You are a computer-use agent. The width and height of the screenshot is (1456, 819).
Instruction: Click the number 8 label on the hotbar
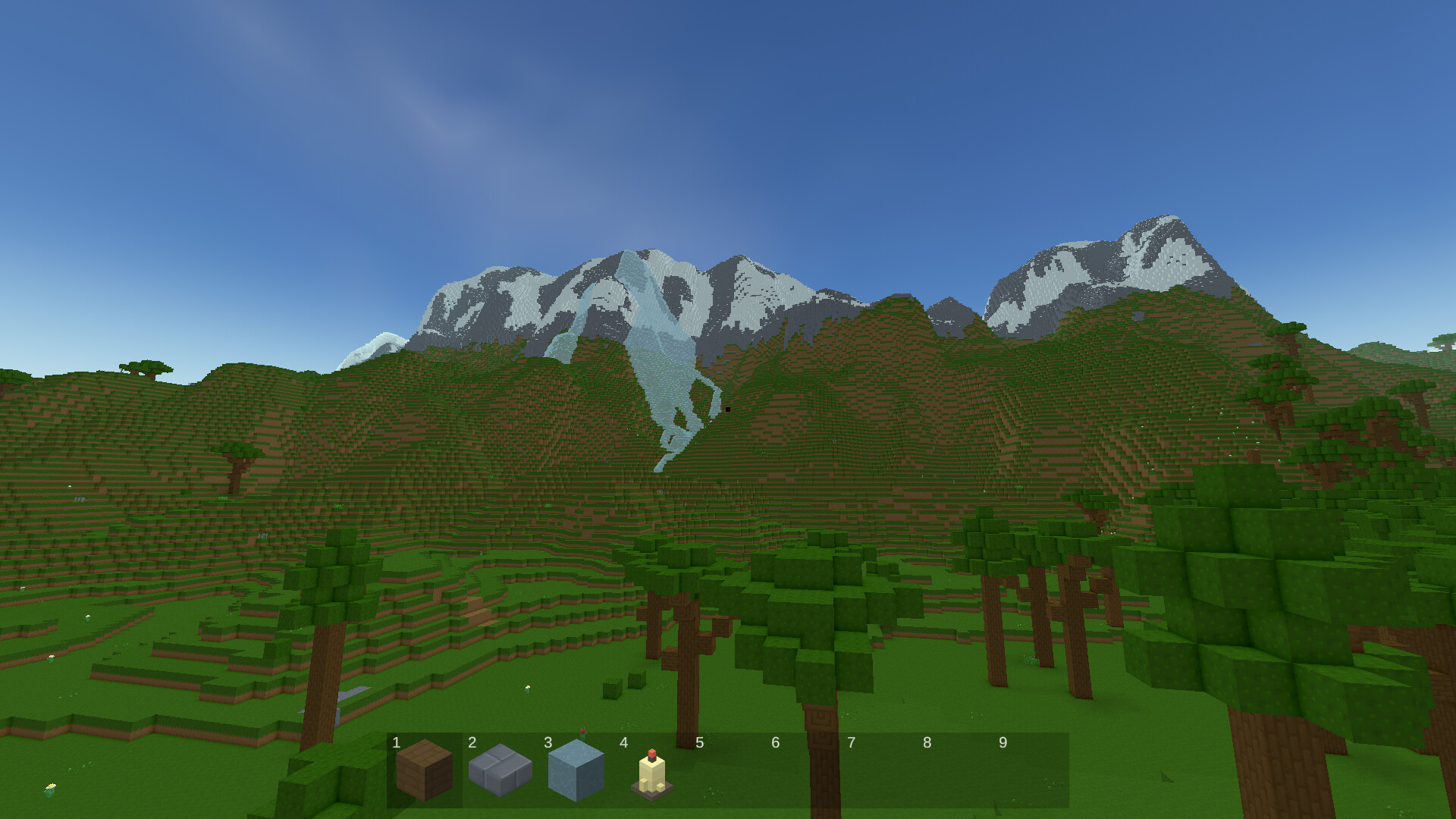[x=928, y=743]
